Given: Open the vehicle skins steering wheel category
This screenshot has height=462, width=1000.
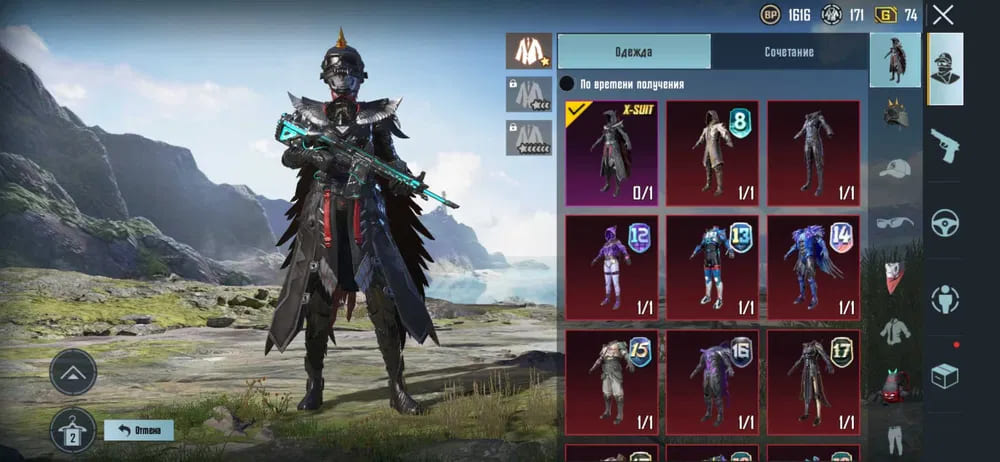Looking at the screenshot, I should pyautogui.click(x=945, y=223).
